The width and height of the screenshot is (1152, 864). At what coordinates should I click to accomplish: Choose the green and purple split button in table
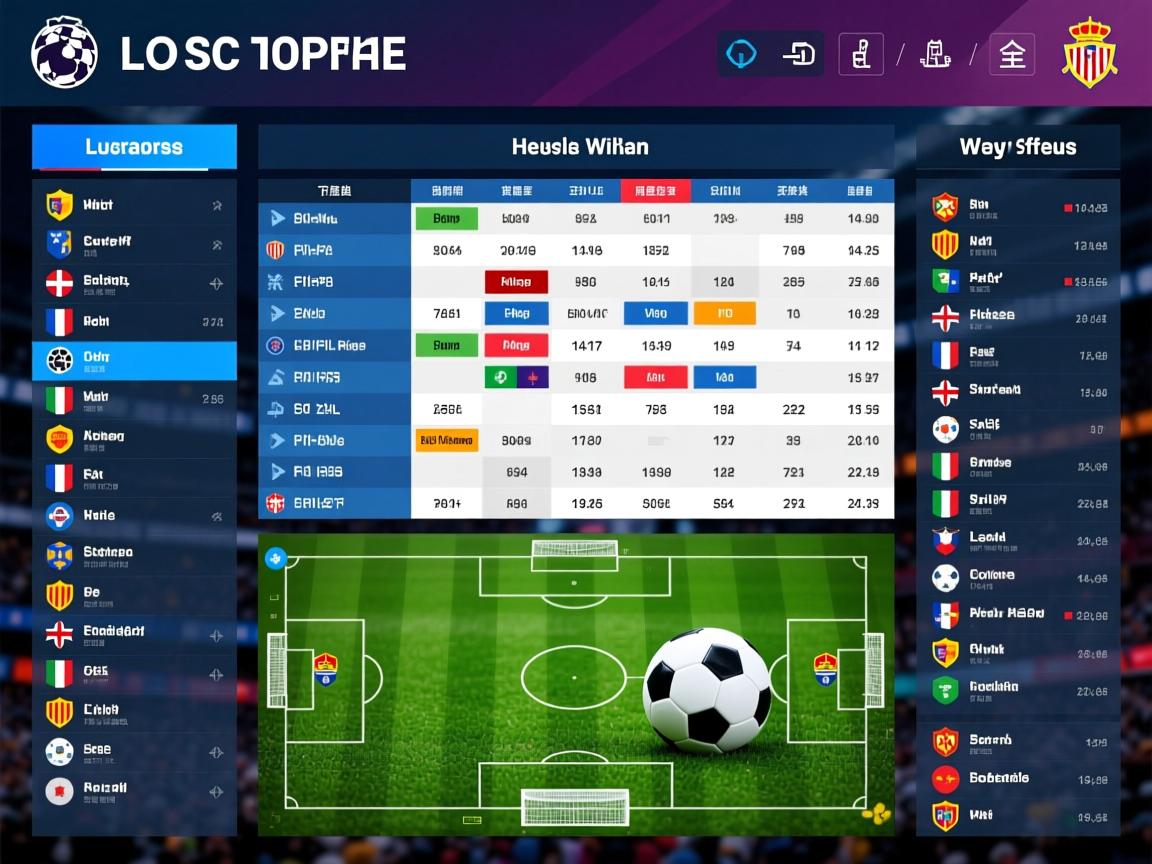[516, 377]
